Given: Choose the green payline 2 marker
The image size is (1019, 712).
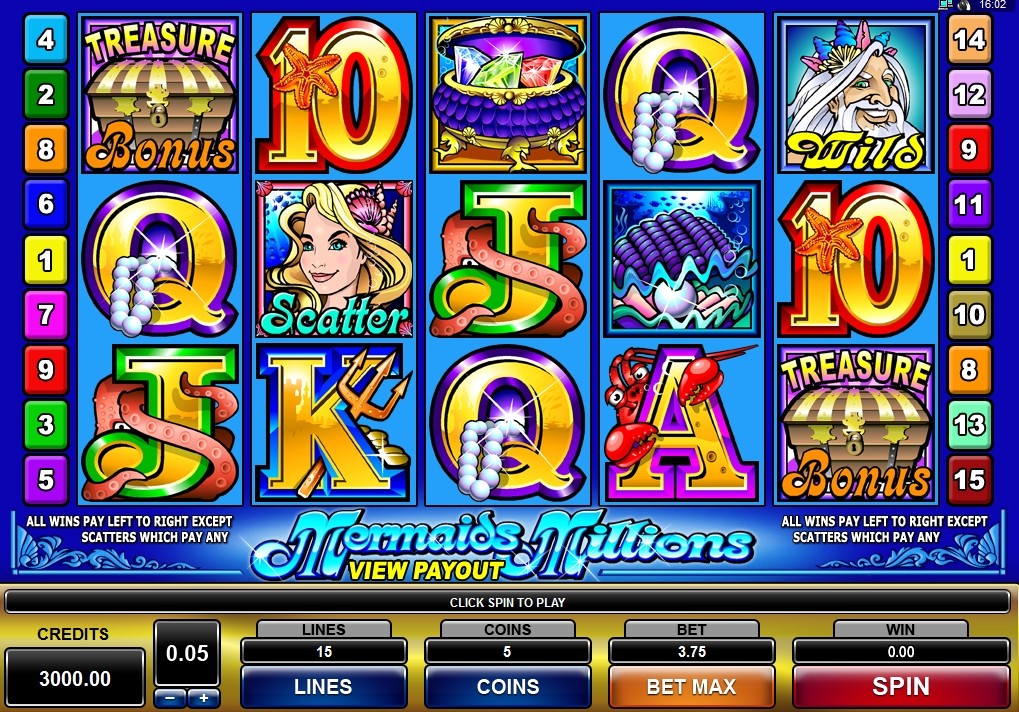Looking at the screenshot, I should coord(45,95).
